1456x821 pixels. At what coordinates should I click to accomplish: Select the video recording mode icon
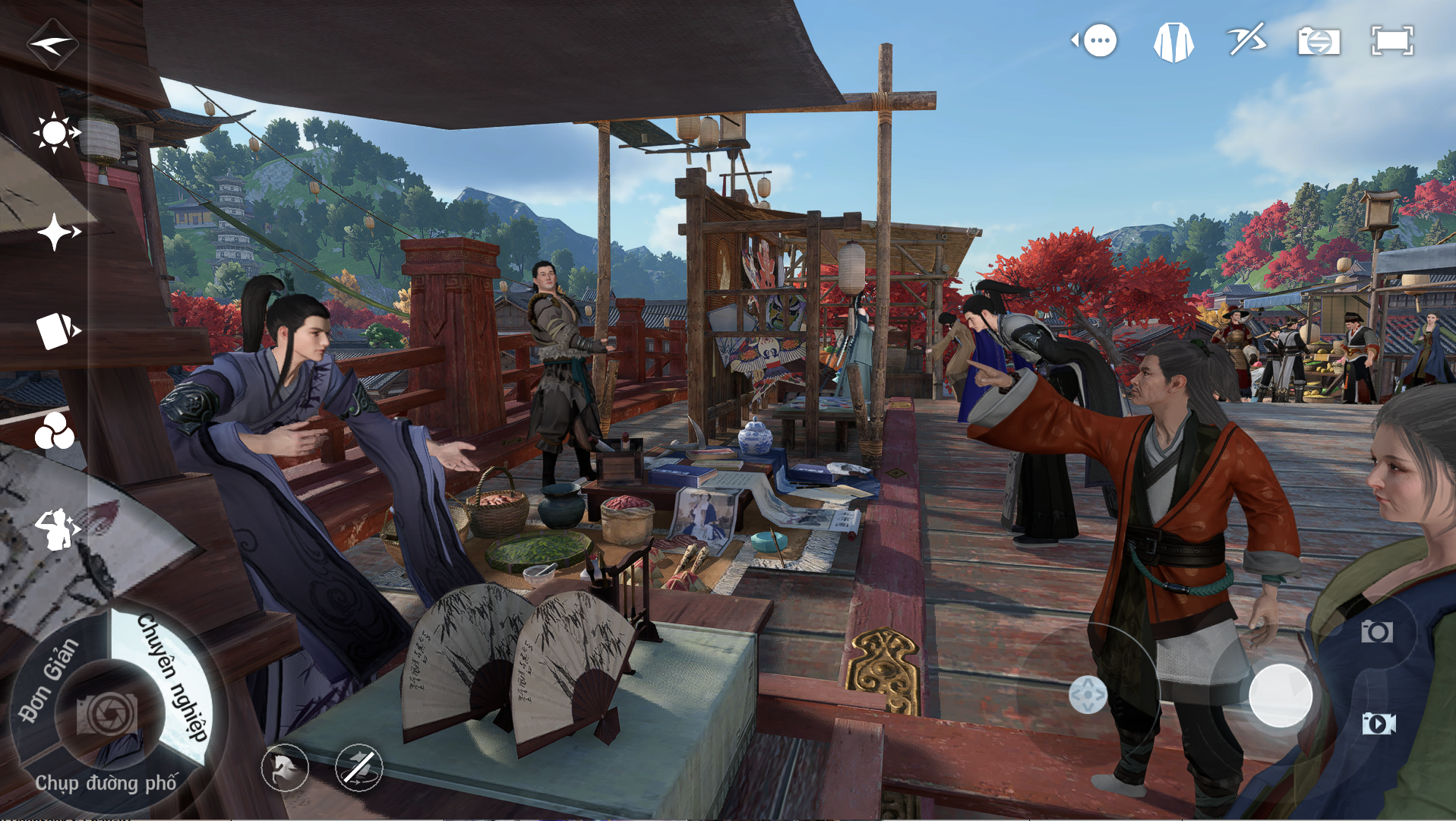tap(1378, 723)
